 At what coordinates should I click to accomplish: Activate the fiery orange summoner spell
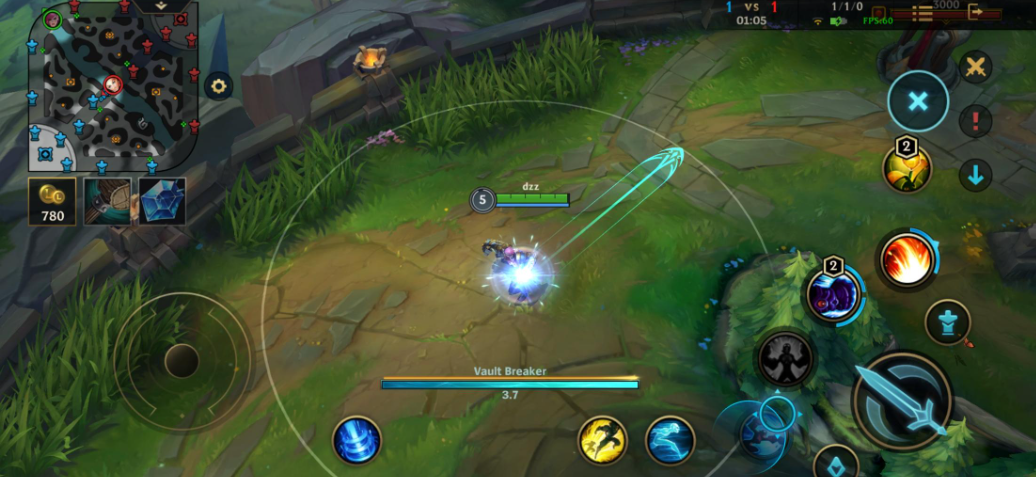pos(907,260)
